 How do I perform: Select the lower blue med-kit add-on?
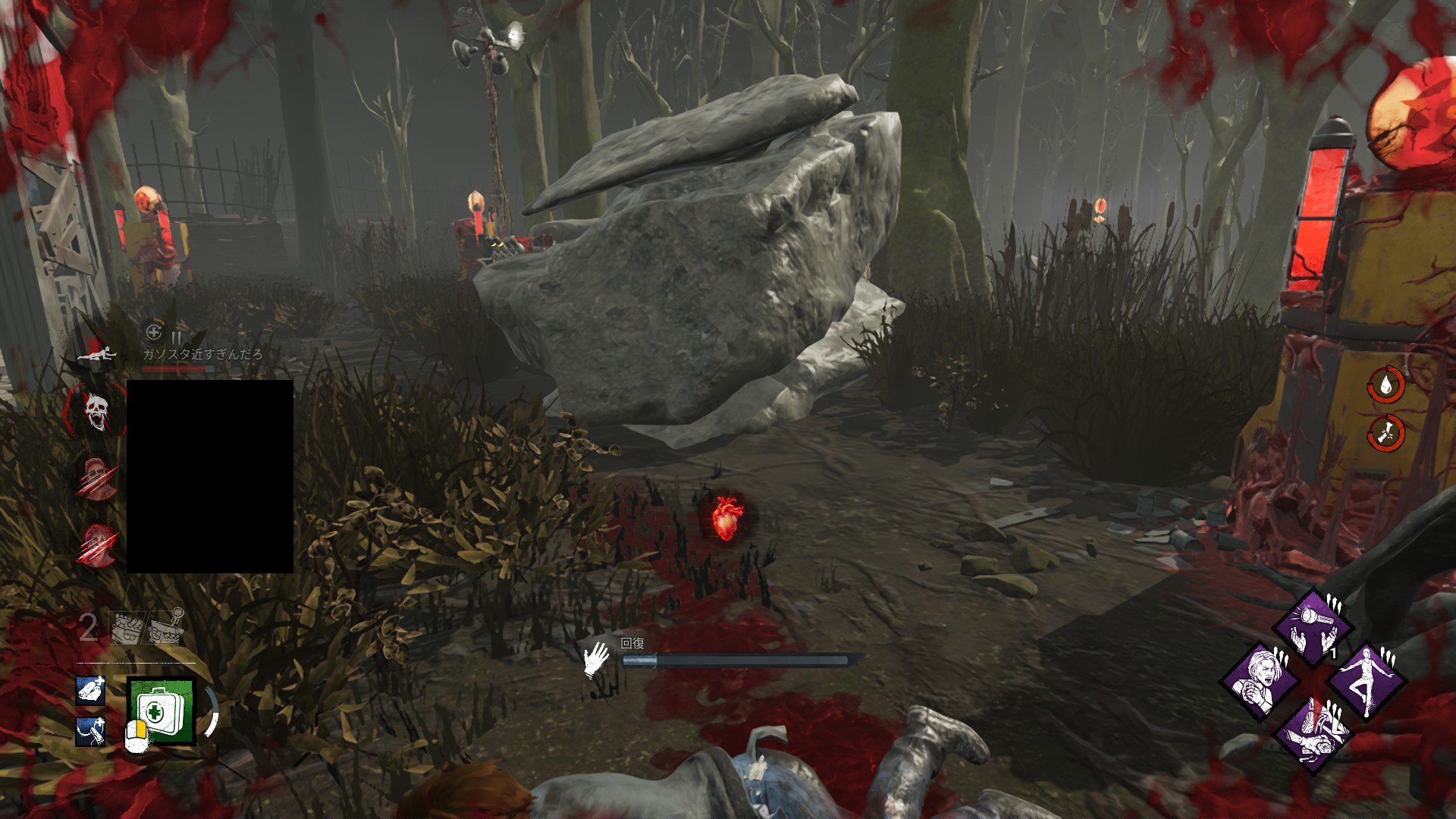90,731
